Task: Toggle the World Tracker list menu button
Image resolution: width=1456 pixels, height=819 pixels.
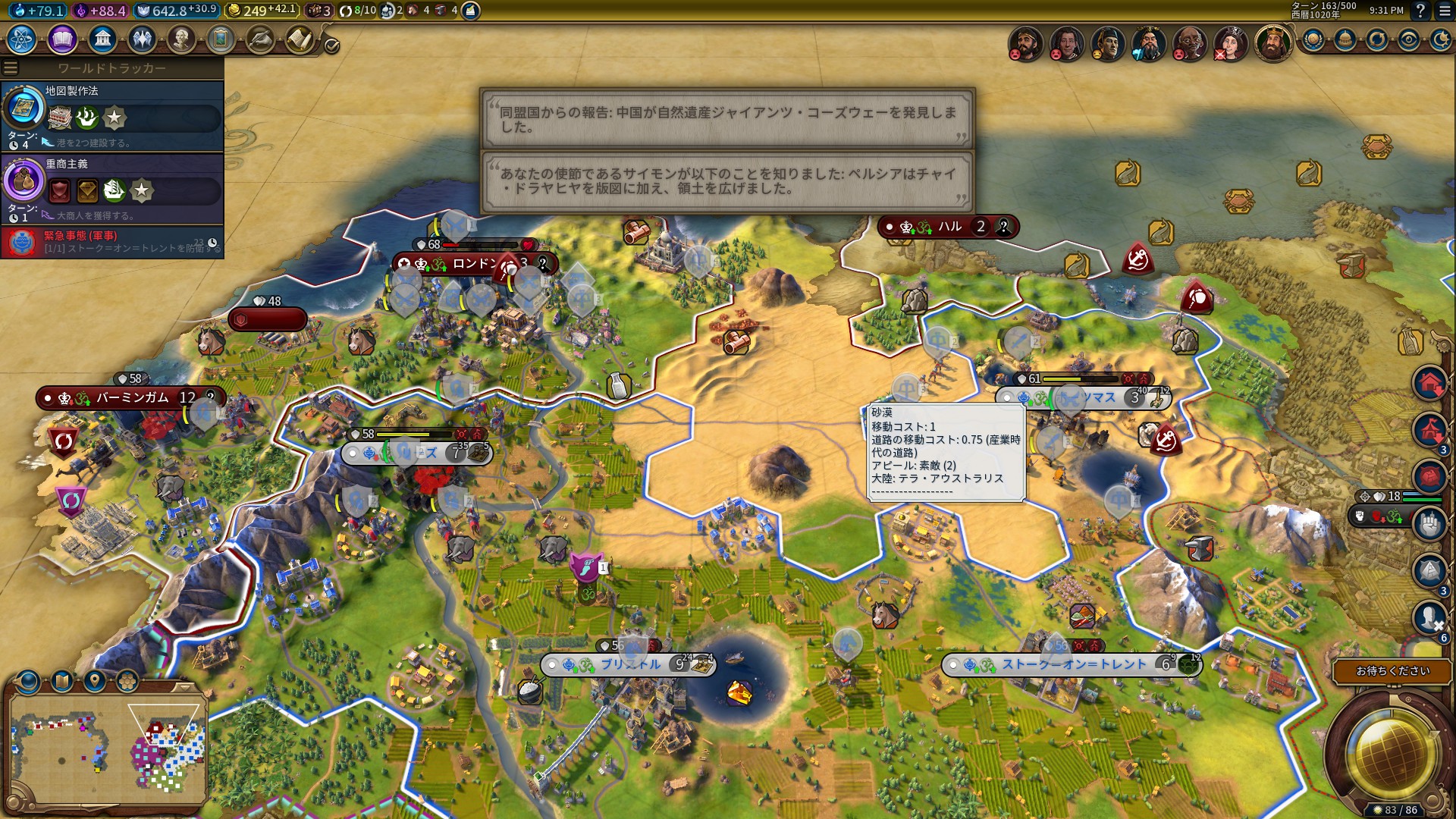Action: coord(11,68)
